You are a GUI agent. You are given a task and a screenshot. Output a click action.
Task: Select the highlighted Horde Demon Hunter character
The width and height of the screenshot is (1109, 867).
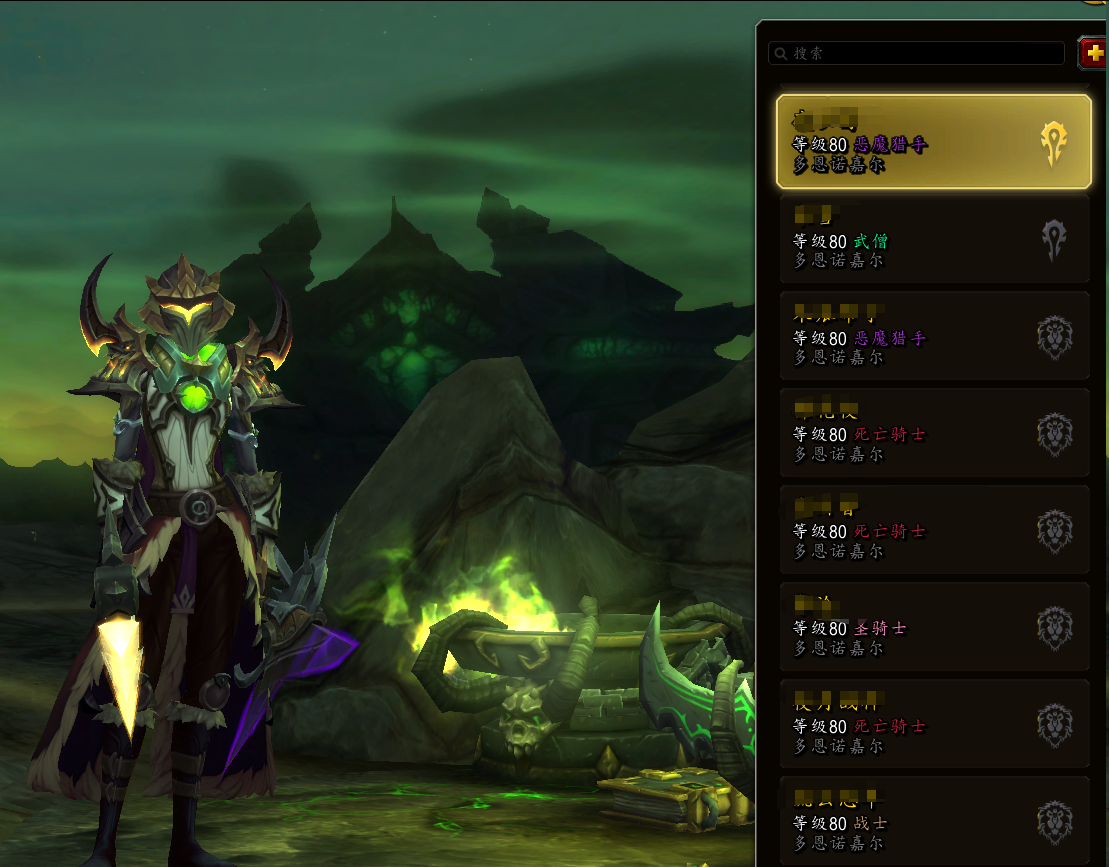[x=933, y=142]
